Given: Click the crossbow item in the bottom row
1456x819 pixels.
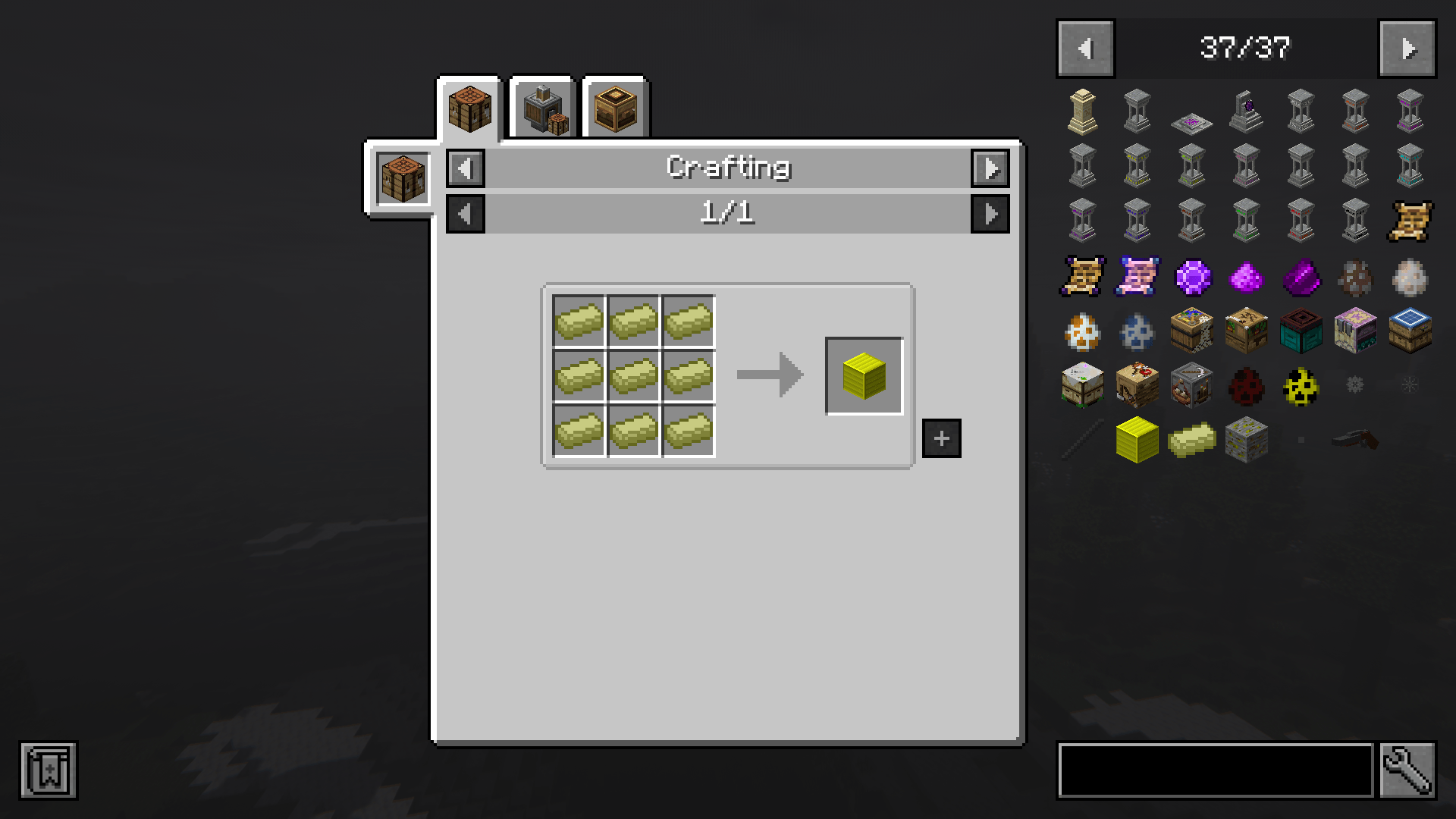Looking at the screenshot, I should click(x=1354, y=440).
